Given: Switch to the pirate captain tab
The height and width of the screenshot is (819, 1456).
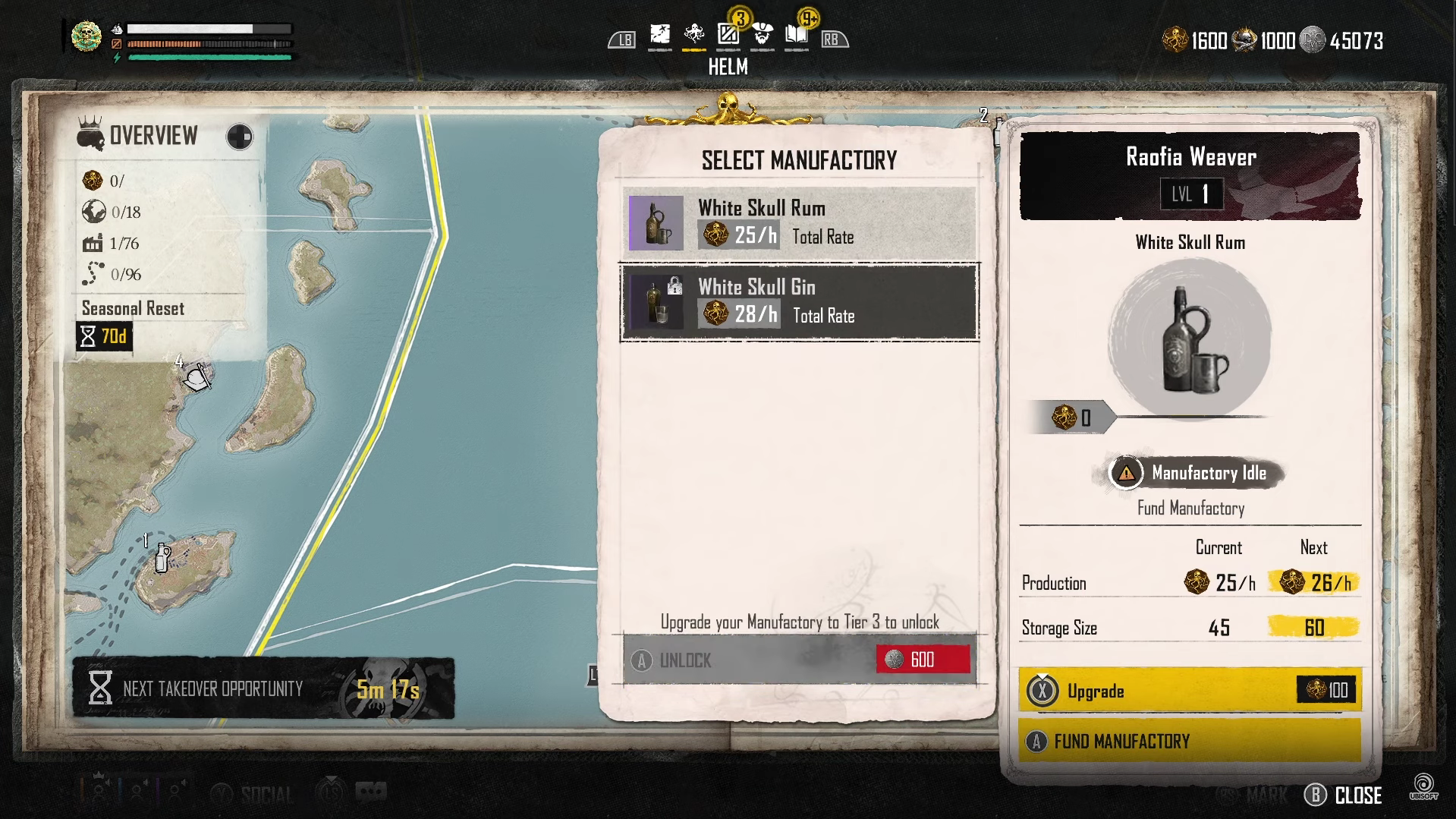Looking at the screenshot, I should click(x=762, y=35).
